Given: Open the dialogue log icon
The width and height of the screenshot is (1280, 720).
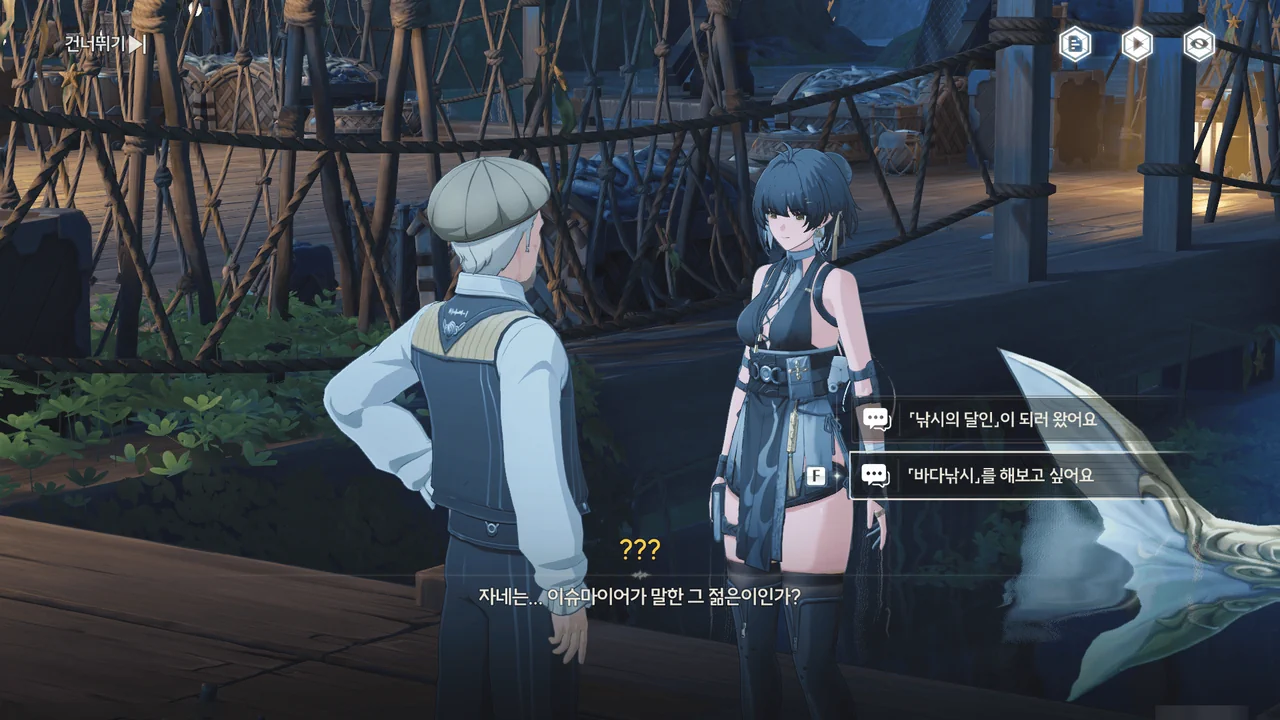Looking at the screenshot, I should tap(1075, 43).
